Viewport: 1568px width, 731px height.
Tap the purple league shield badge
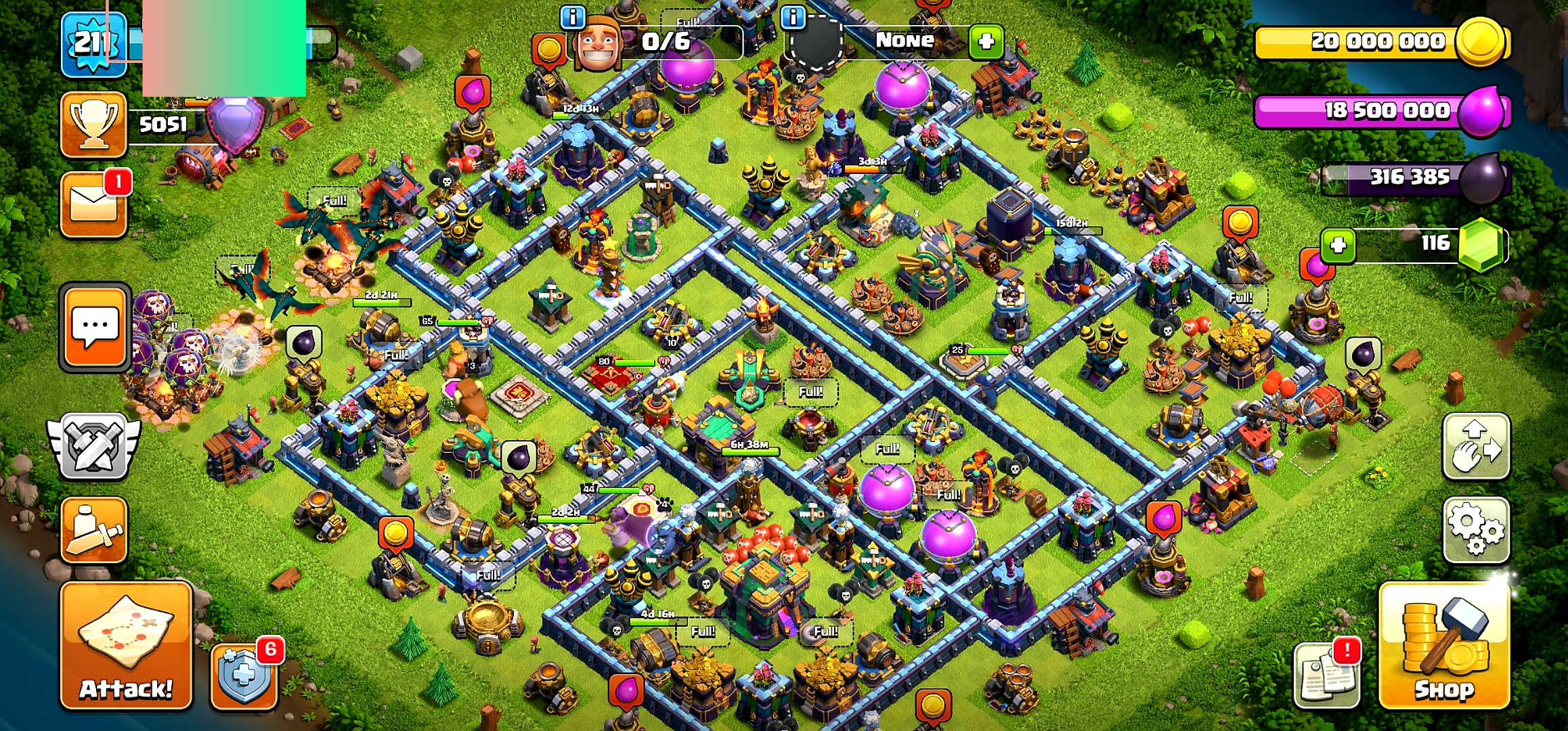click(236, 123)
